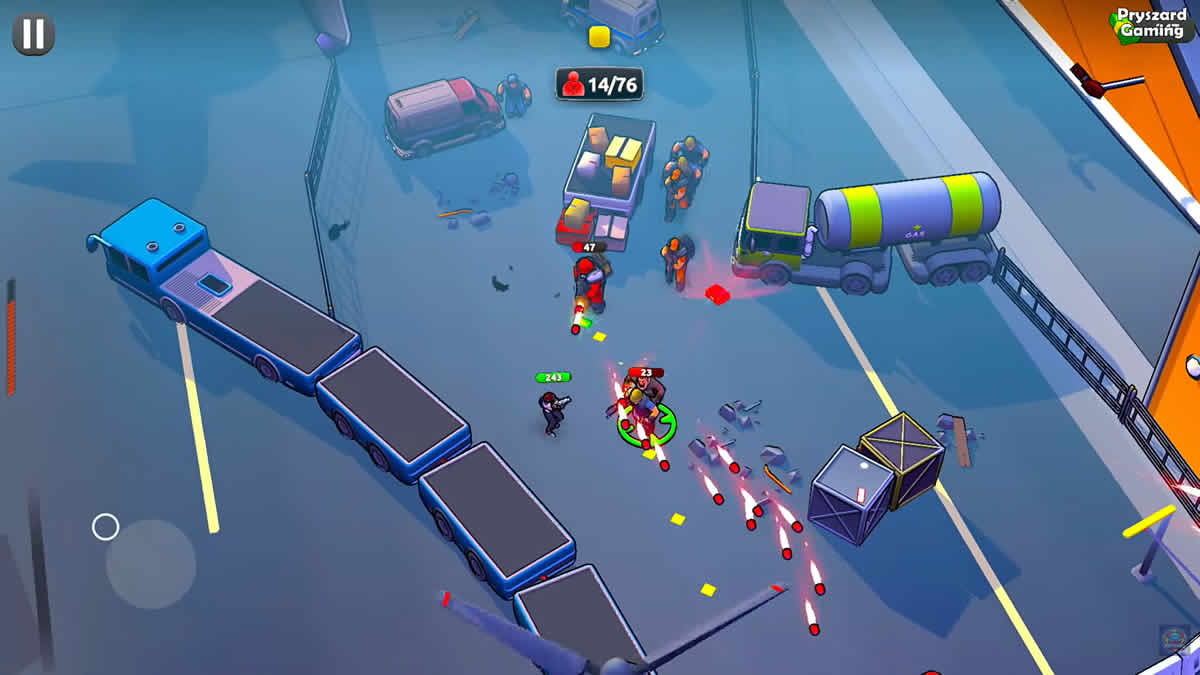Screen dimensions: 1200x675
Task: Pause the game with the pause button
Action: pyautogui.click(x=33, y=34)
